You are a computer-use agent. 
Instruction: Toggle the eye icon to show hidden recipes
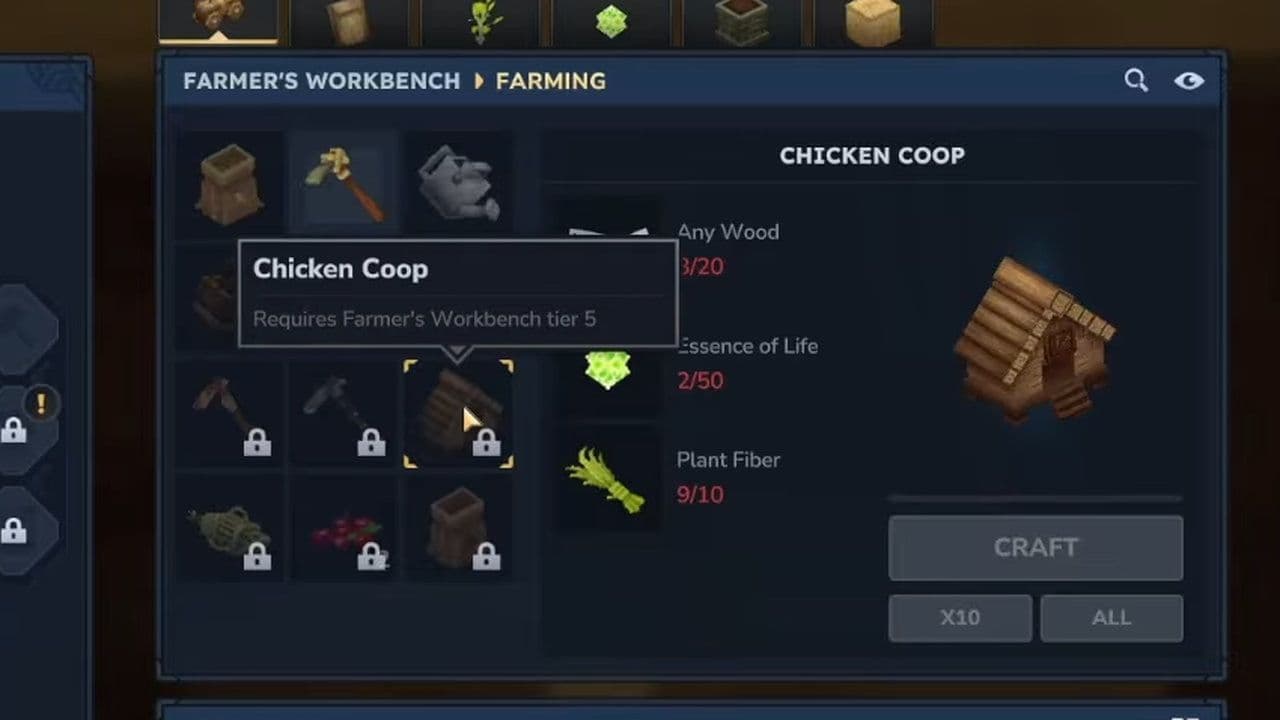(1189, 80)
